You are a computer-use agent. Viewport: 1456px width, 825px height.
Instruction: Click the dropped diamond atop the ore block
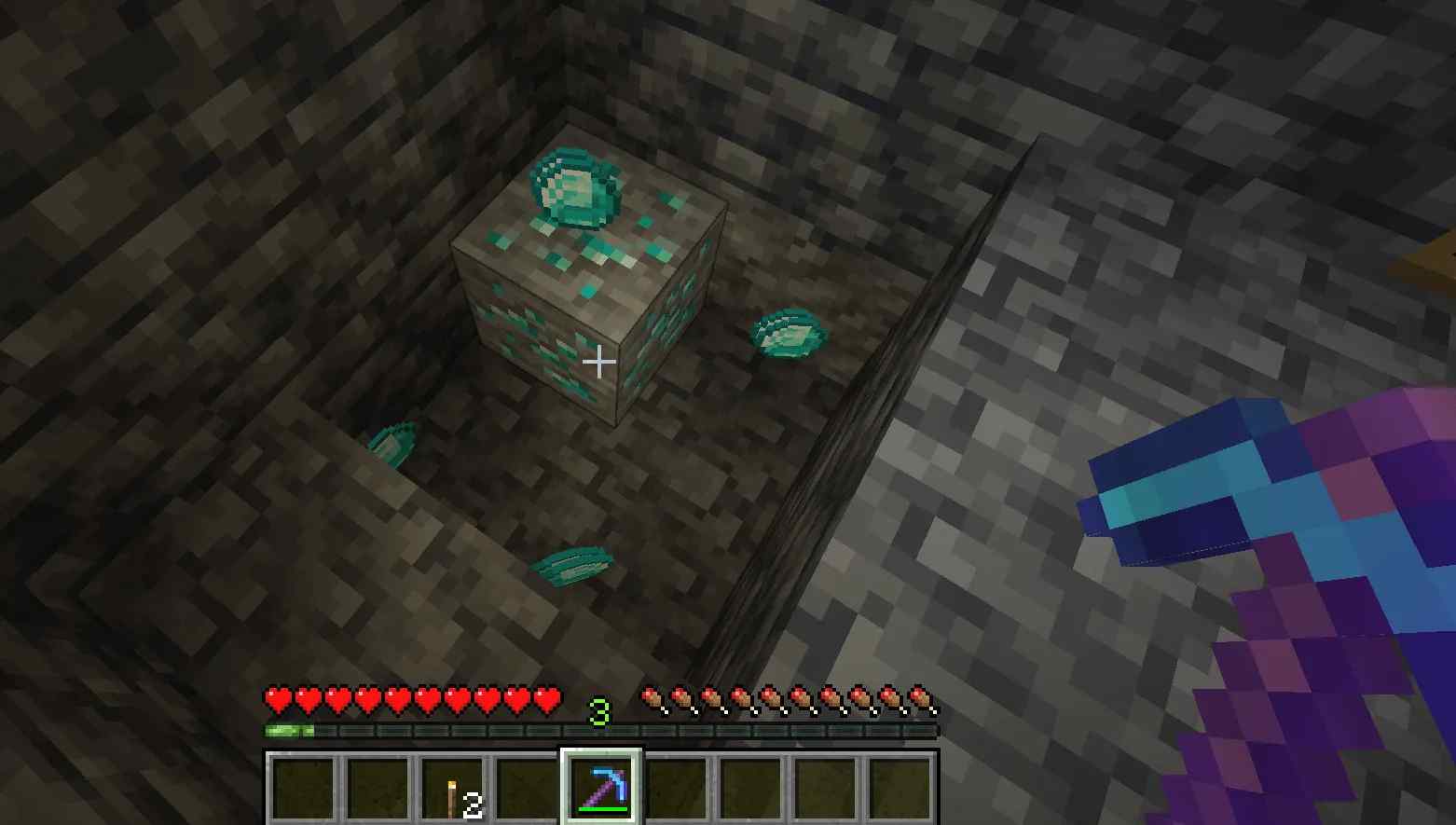click(x=573, y=191)
